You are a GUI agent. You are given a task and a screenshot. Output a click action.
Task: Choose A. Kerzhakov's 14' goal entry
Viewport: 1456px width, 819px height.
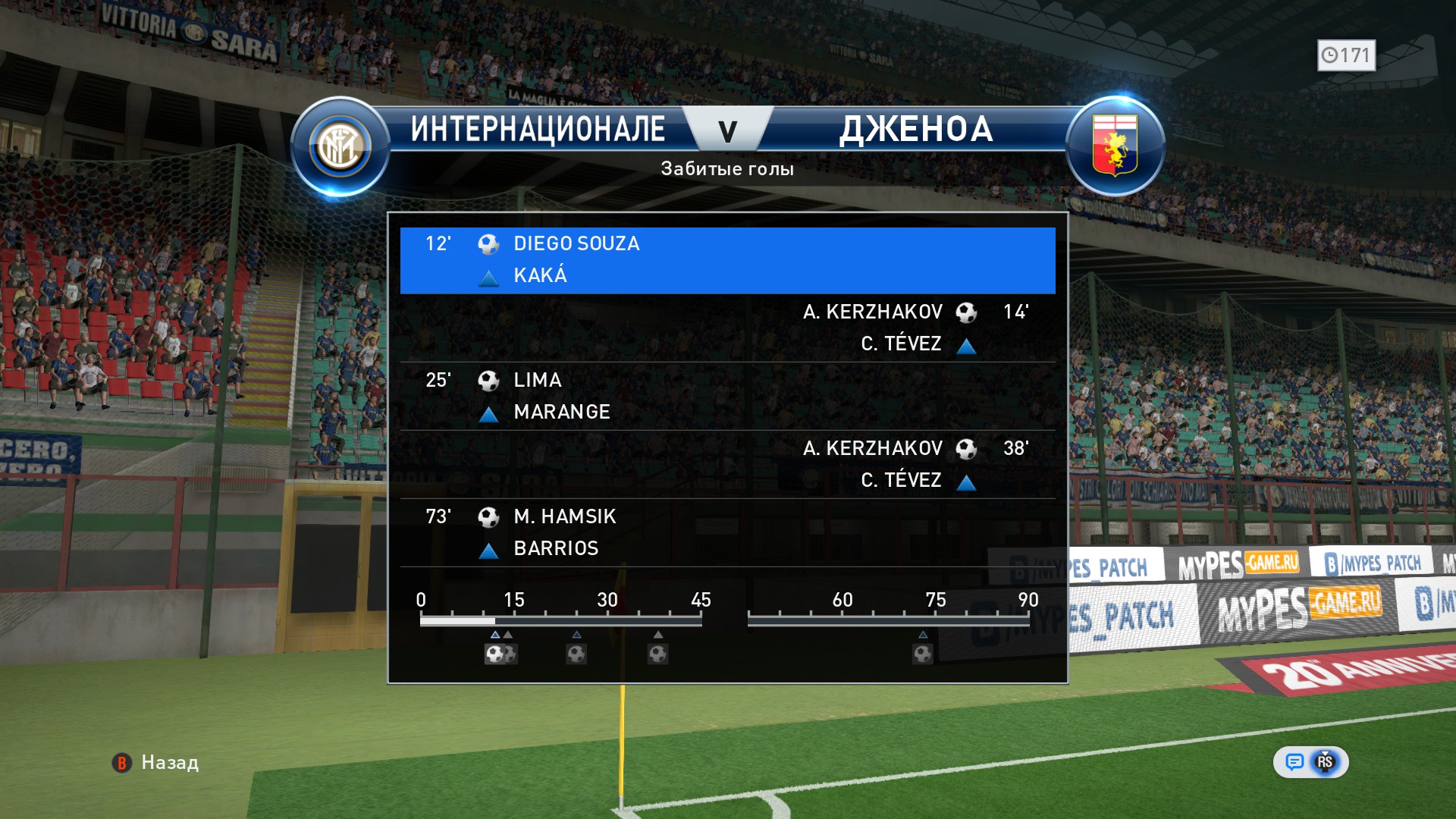(727, 328)
